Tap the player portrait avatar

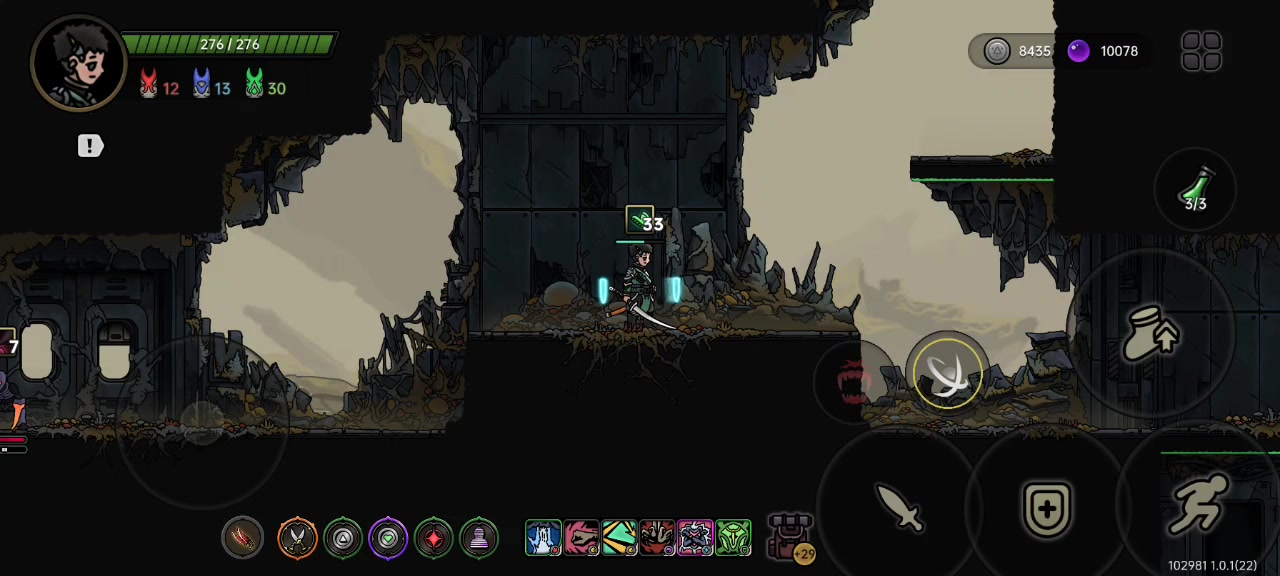[x=78, y=62]
